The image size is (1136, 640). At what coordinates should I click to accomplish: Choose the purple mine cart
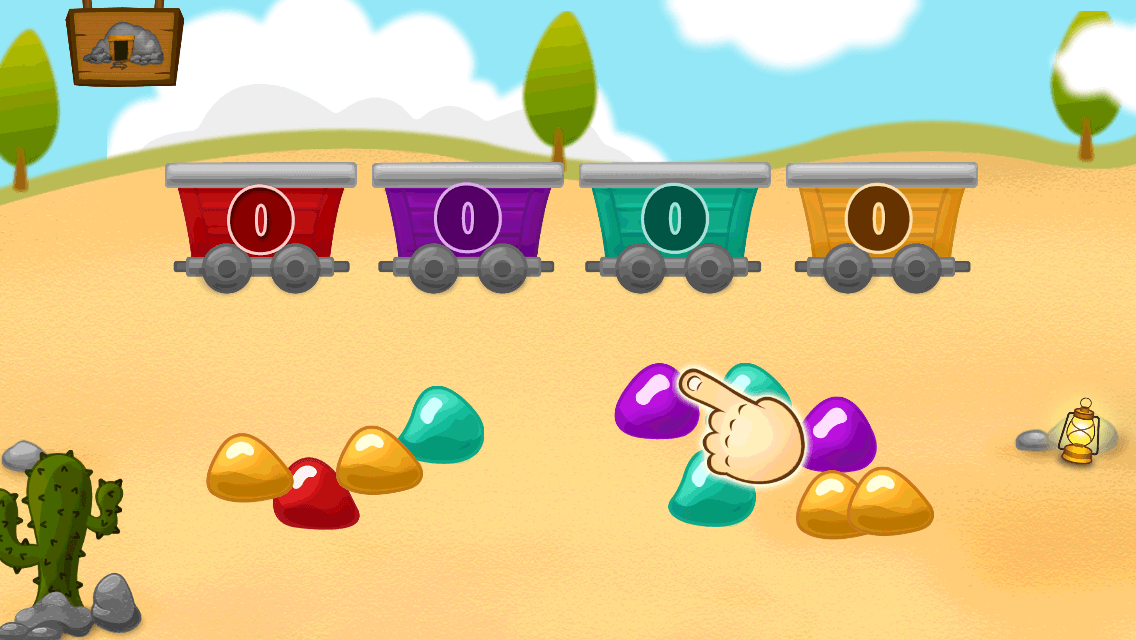468,220
